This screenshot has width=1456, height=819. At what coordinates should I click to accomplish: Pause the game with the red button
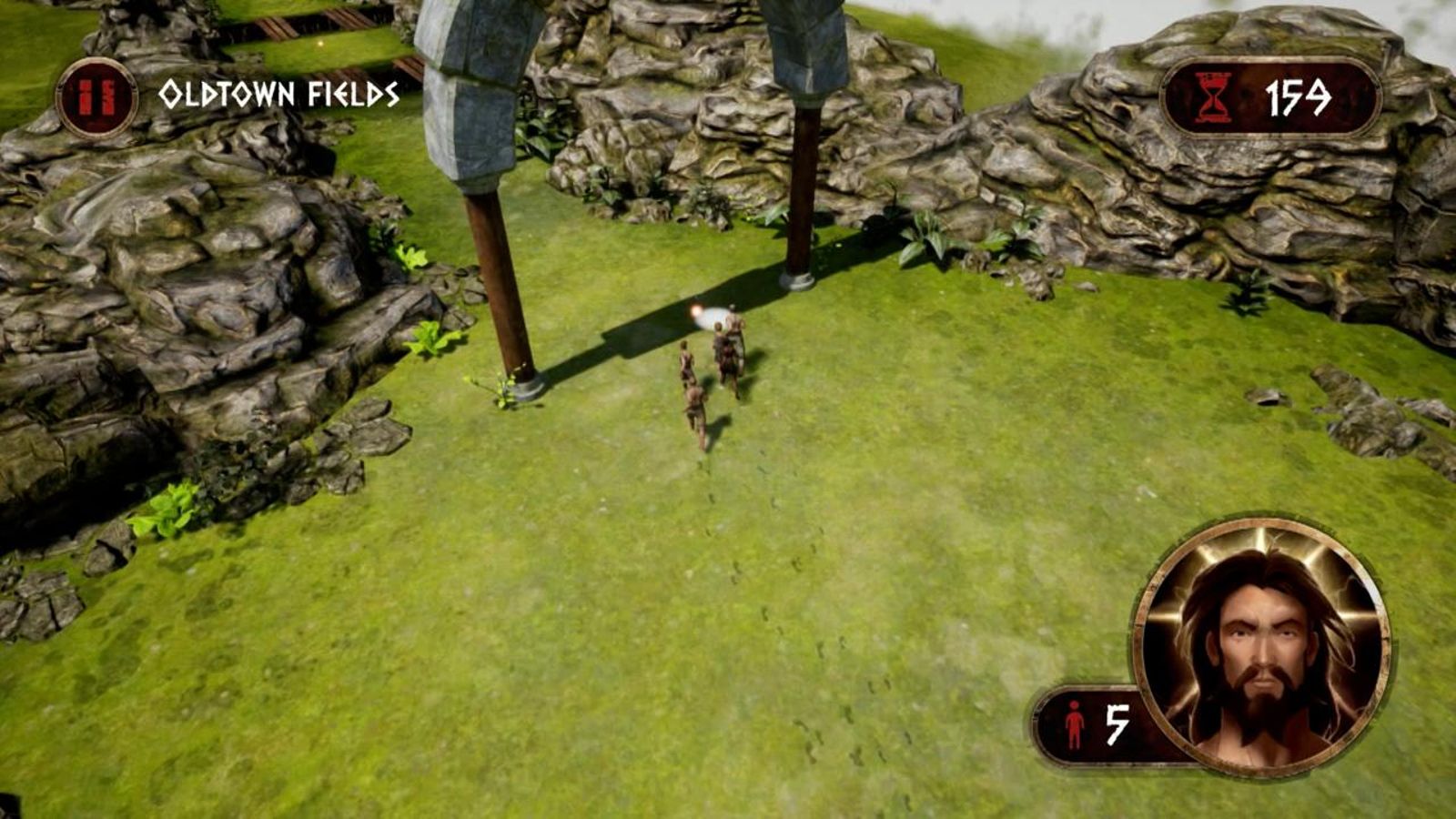point(96,97)
